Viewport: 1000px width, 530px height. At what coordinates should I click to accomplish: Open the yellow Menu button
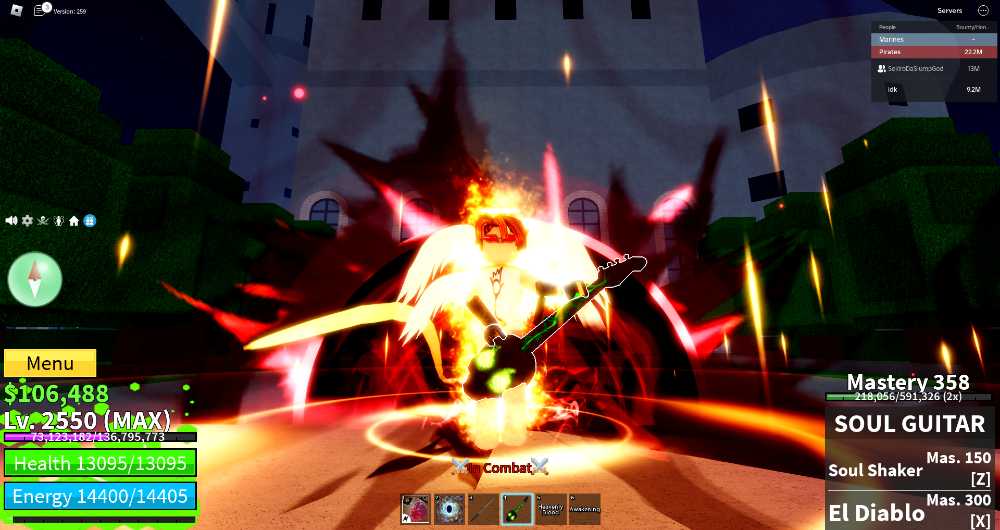[50, 363]
